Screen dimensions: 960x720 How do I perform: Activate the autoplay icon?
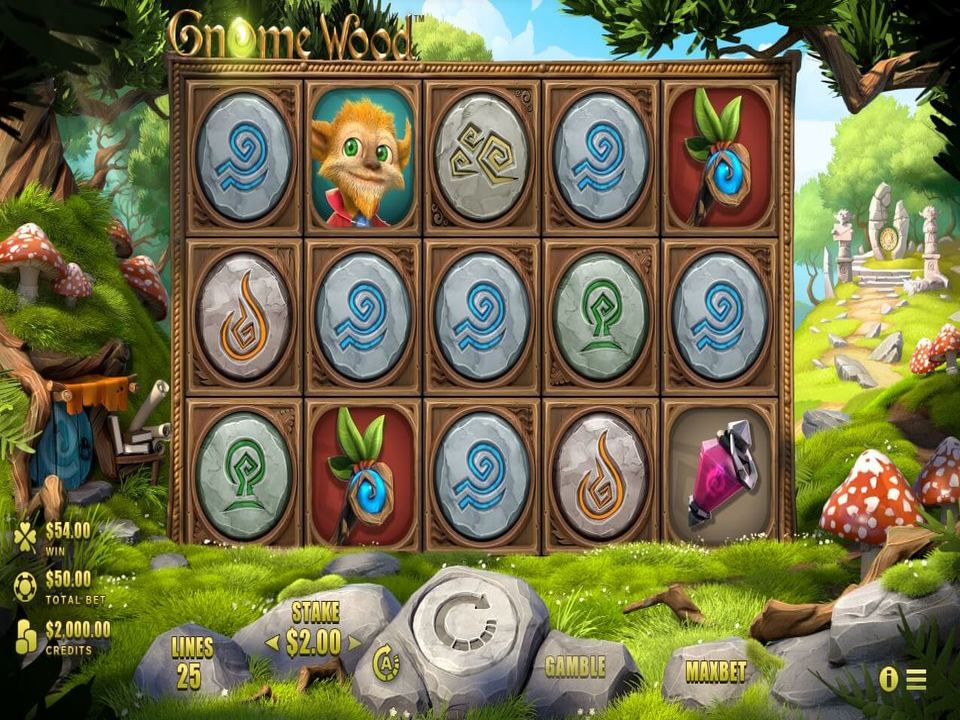point(386,662)
